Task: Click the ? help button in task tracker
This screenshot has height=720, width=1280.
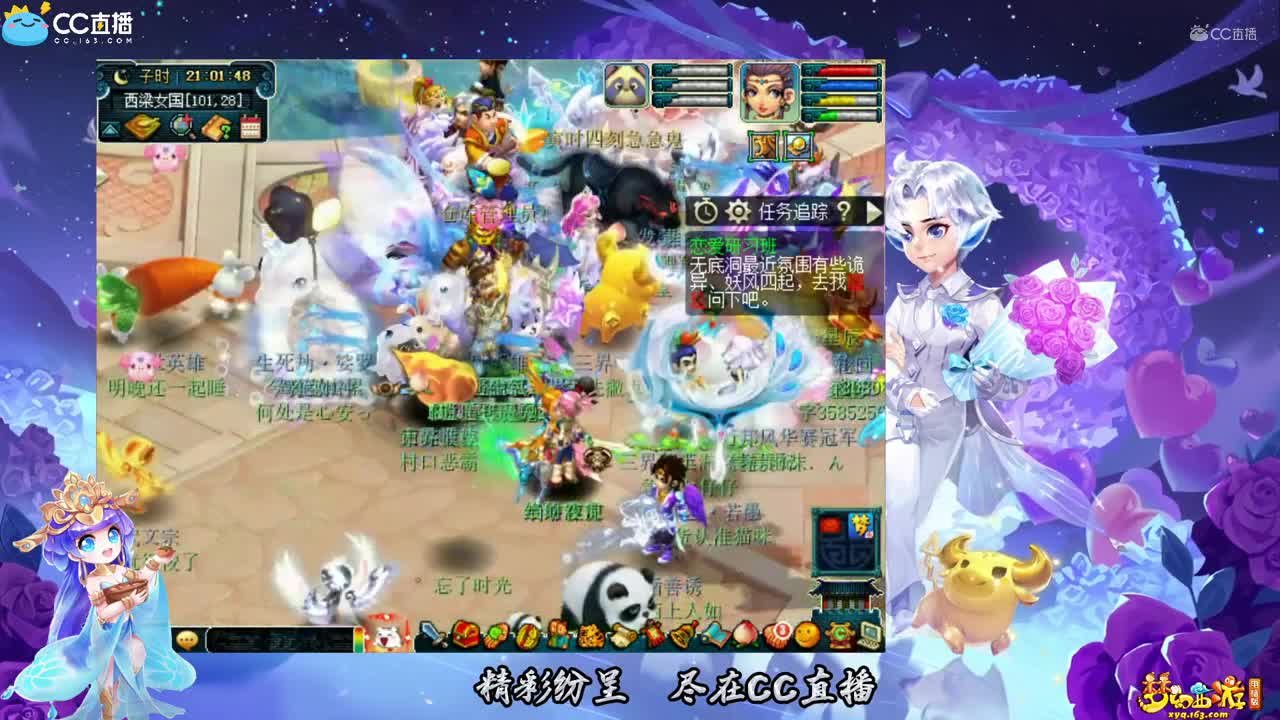Action: [845, 210]
